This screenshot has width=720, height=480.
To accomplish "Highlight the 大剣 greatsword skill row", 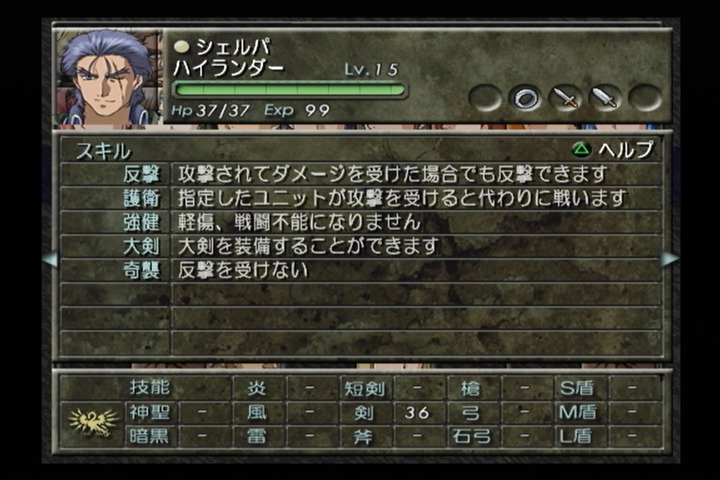I will [x=360, y=246].
